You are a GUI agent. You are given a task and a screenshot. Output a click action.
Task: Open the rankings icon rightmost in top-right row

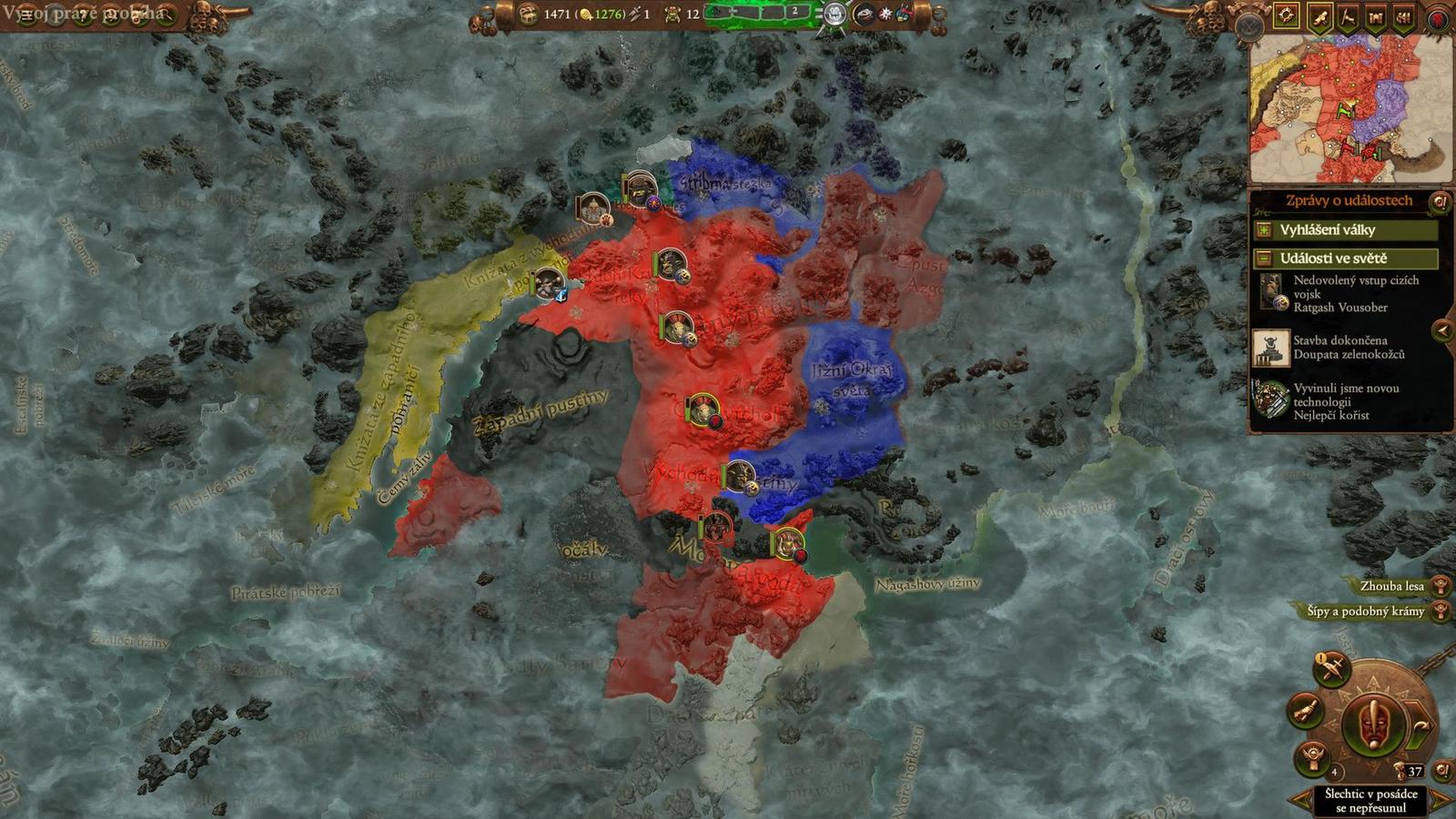point(1404,15)
